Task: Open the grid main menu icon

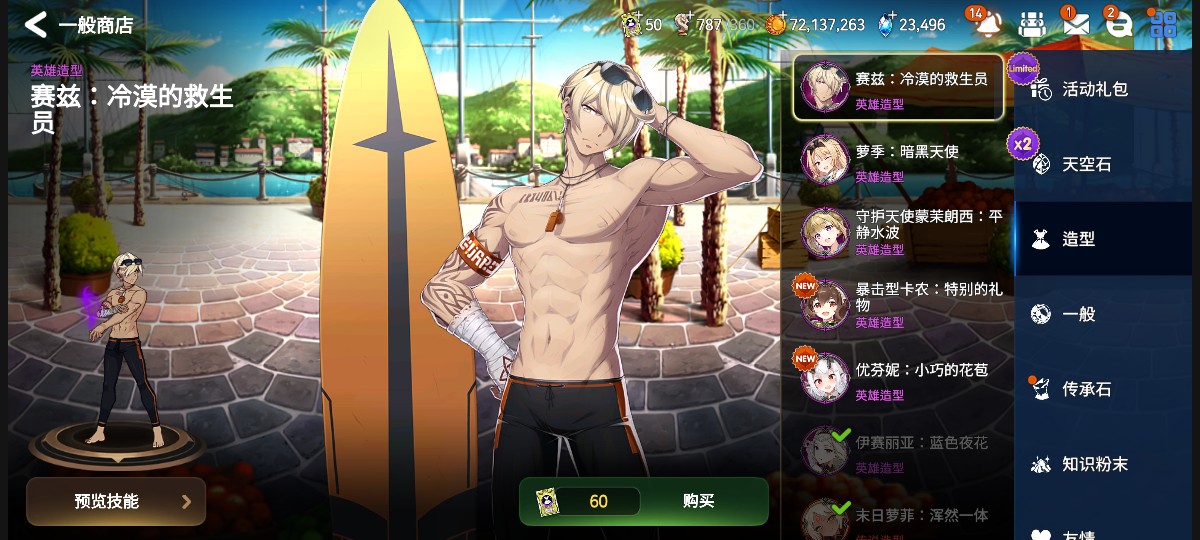Action: pyautogui.click(x=1163, y=25)
